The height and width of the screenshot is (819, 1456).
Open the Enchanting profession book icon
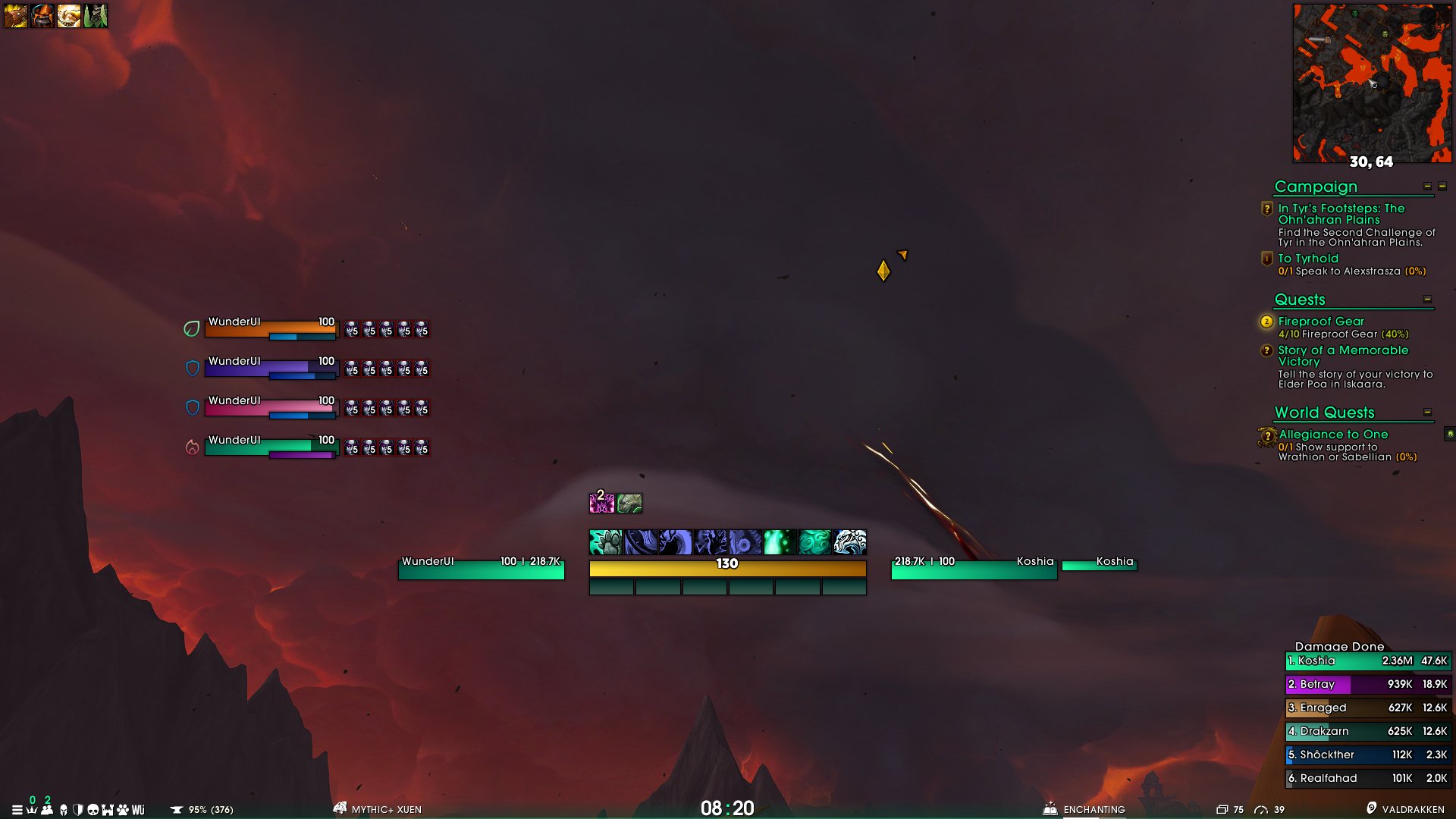pos(1049,809)
